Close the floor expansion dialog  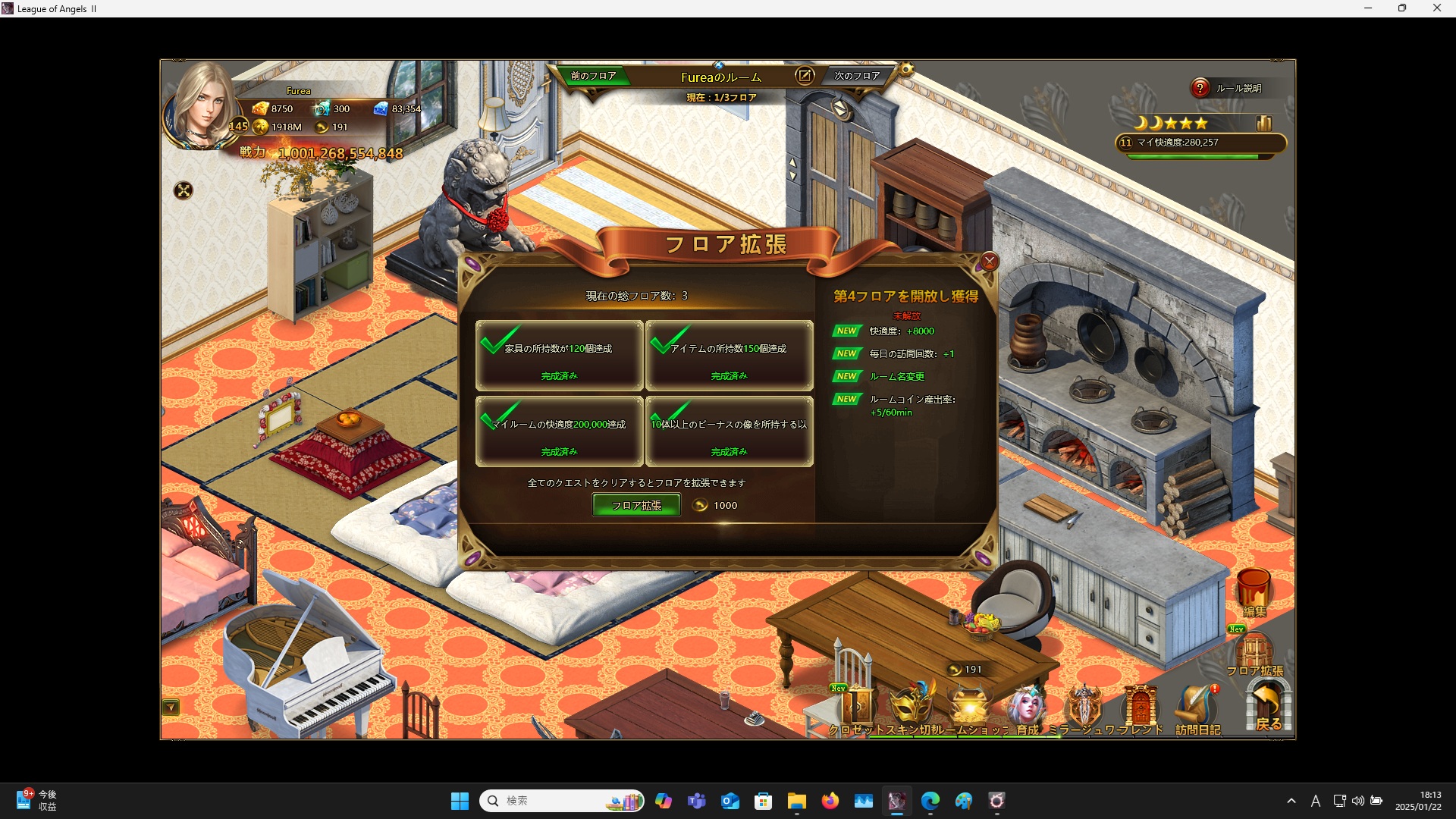[989, 262]
